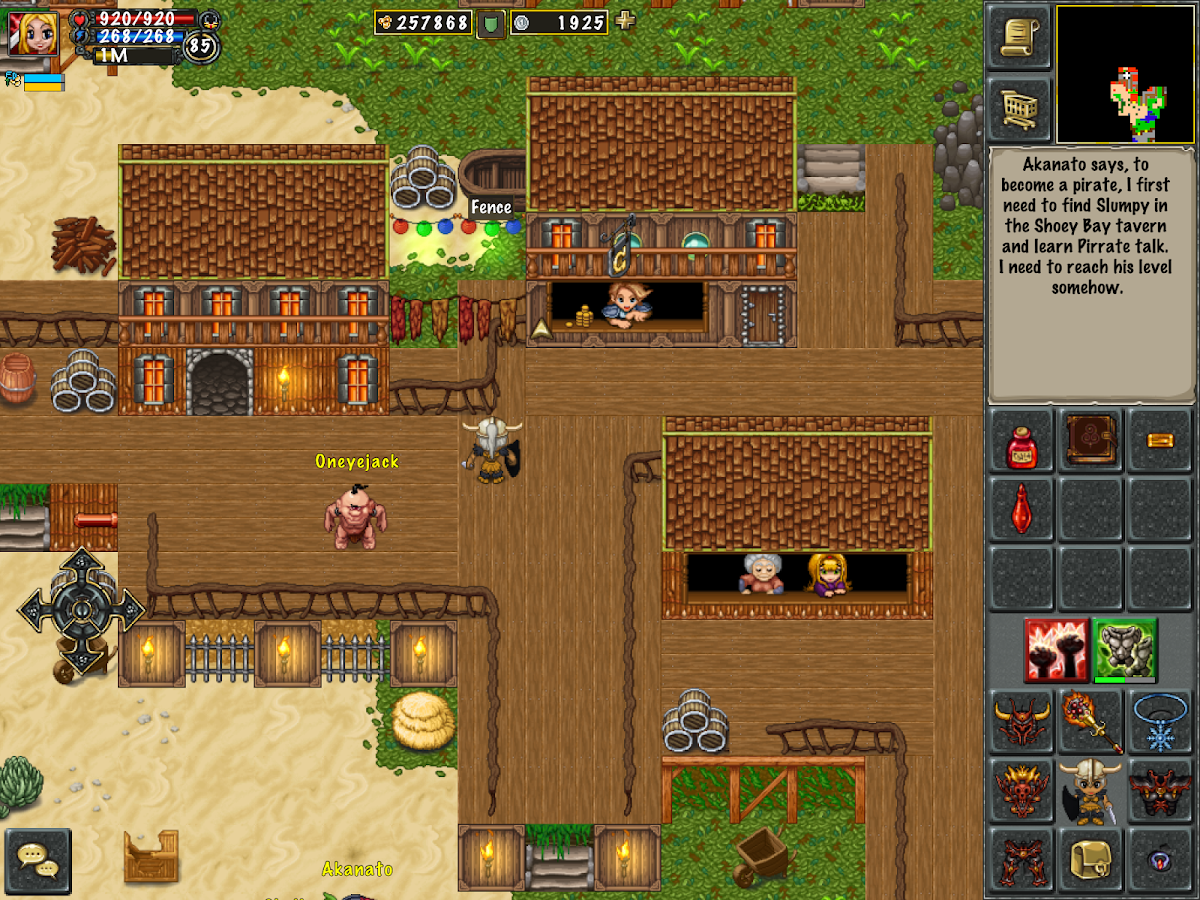
Task: Add silver coins with the plus button
Action: (x=625, y=21)
